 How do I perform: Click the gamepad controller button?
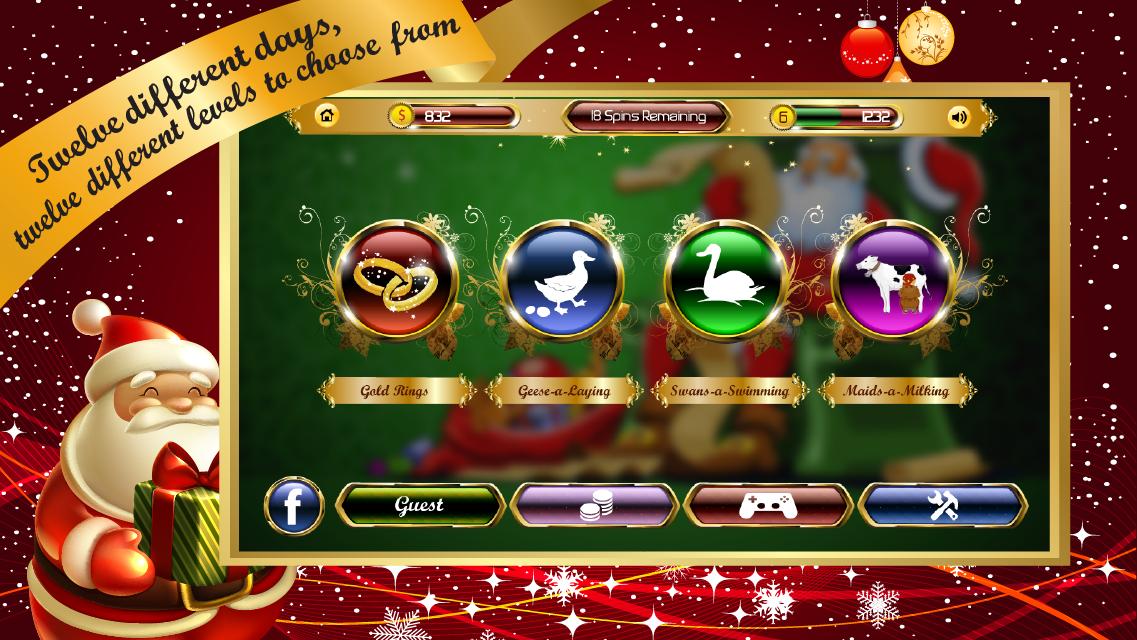(768, 506)
